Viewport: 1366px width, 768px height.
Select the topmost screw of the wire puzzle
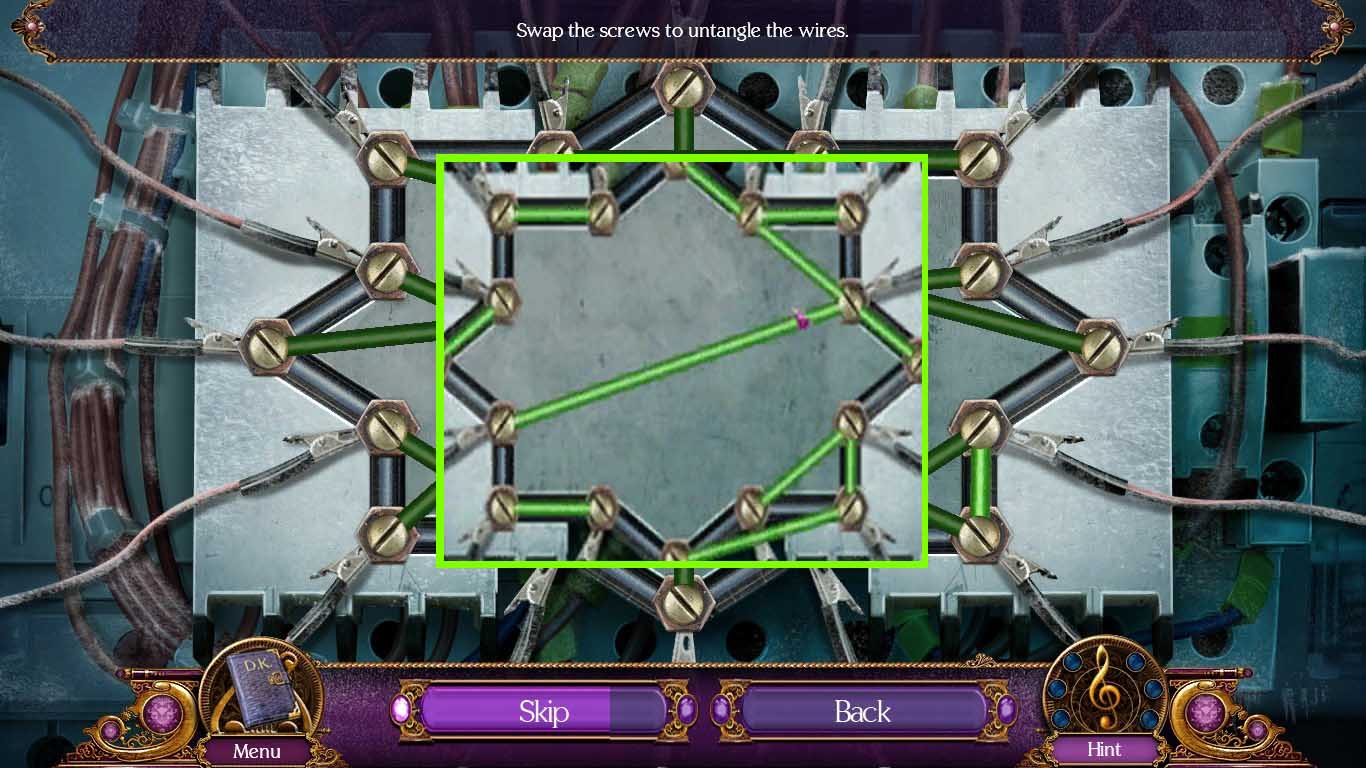tap(683, 89)
